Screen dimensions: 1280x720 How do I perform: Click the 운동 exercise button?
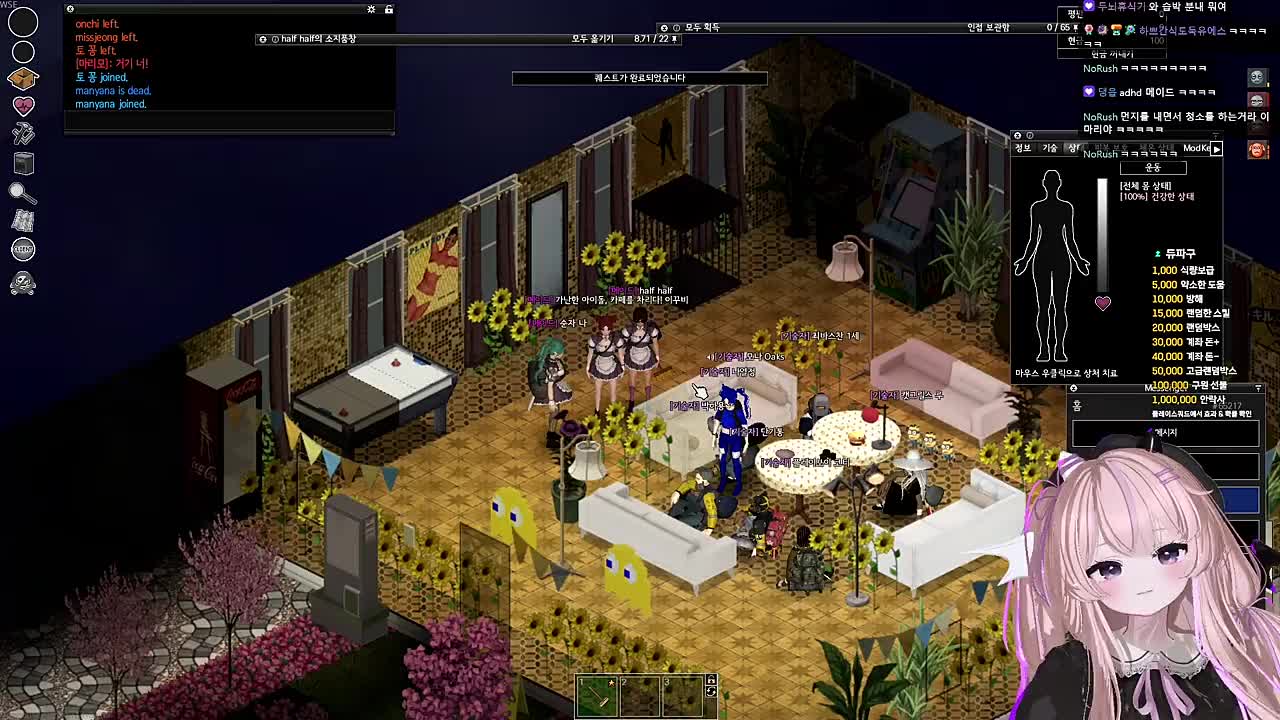(x=1152, y=168)
